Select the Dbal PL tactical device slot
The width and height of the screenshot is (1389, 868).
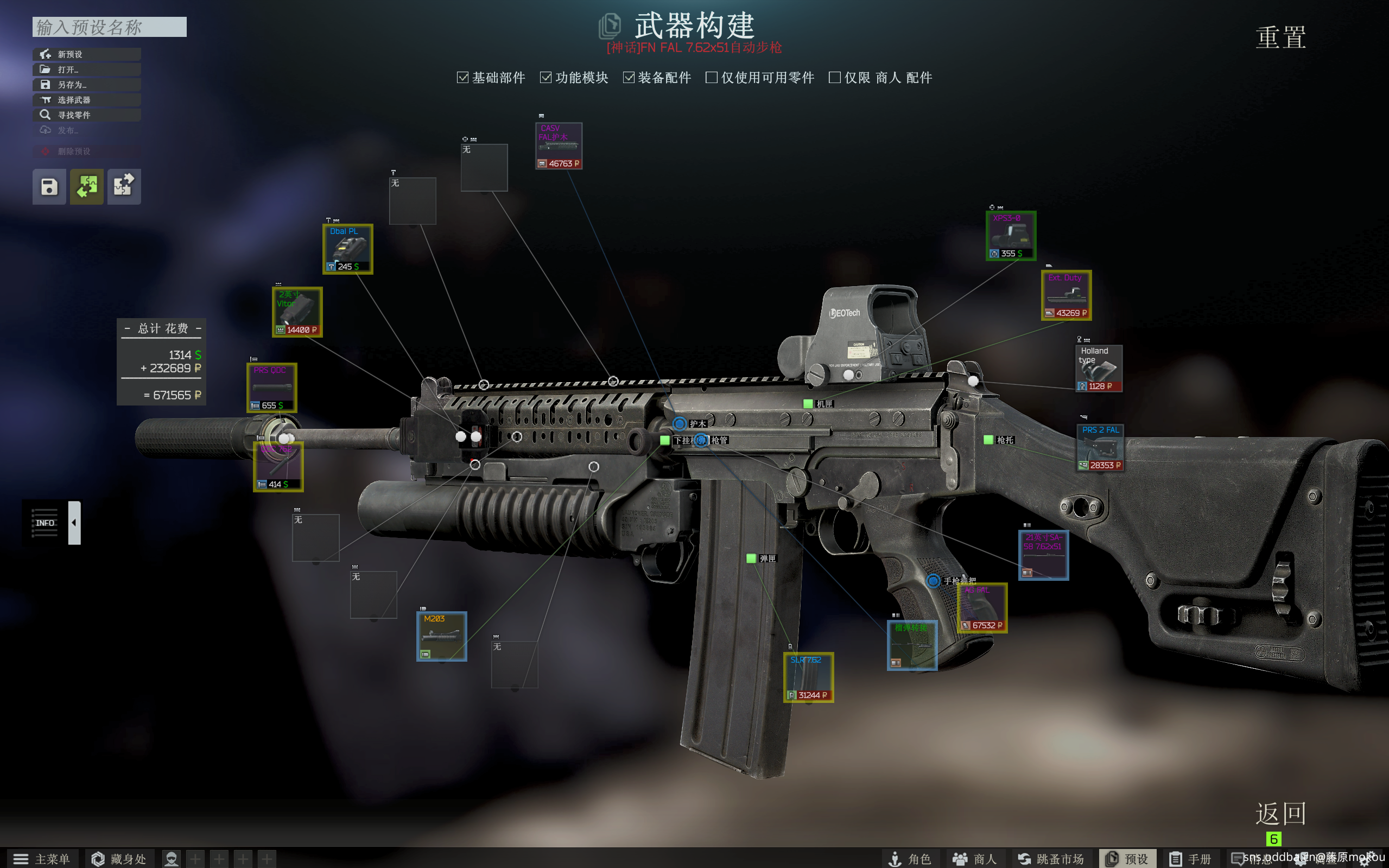coord(347,249)
